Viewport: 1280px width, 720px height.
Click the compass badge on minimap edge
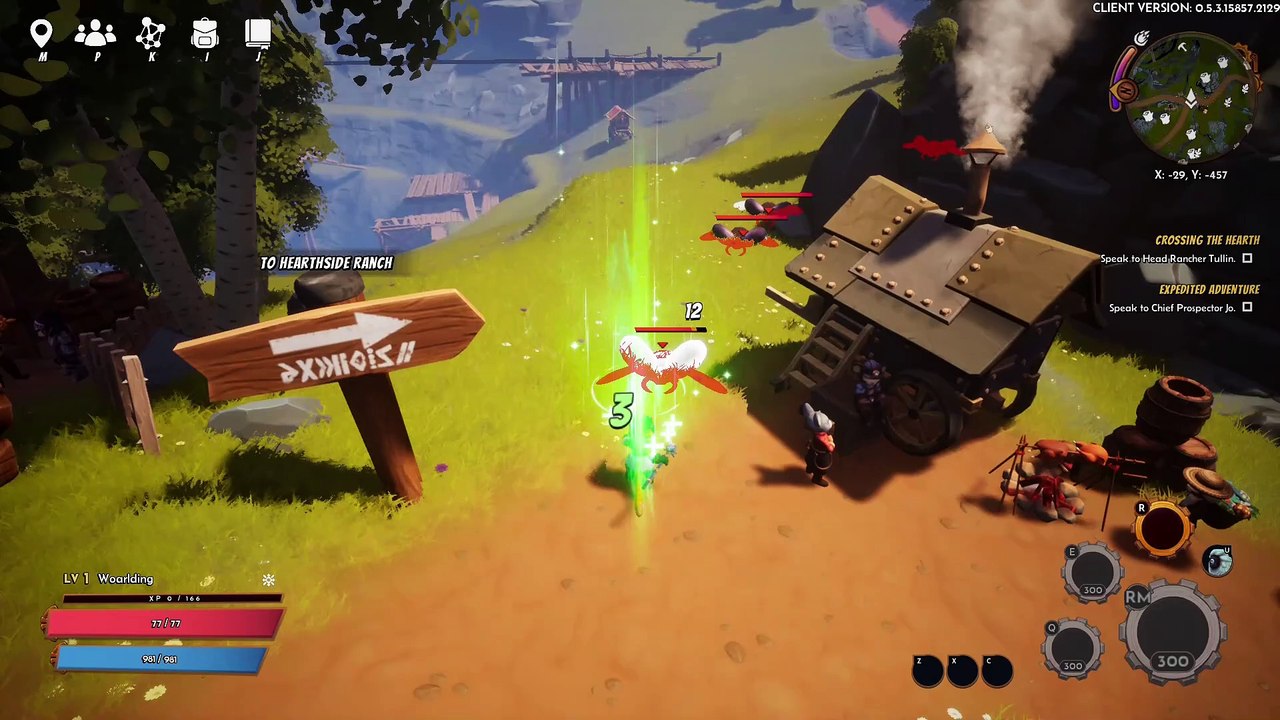1125,91
